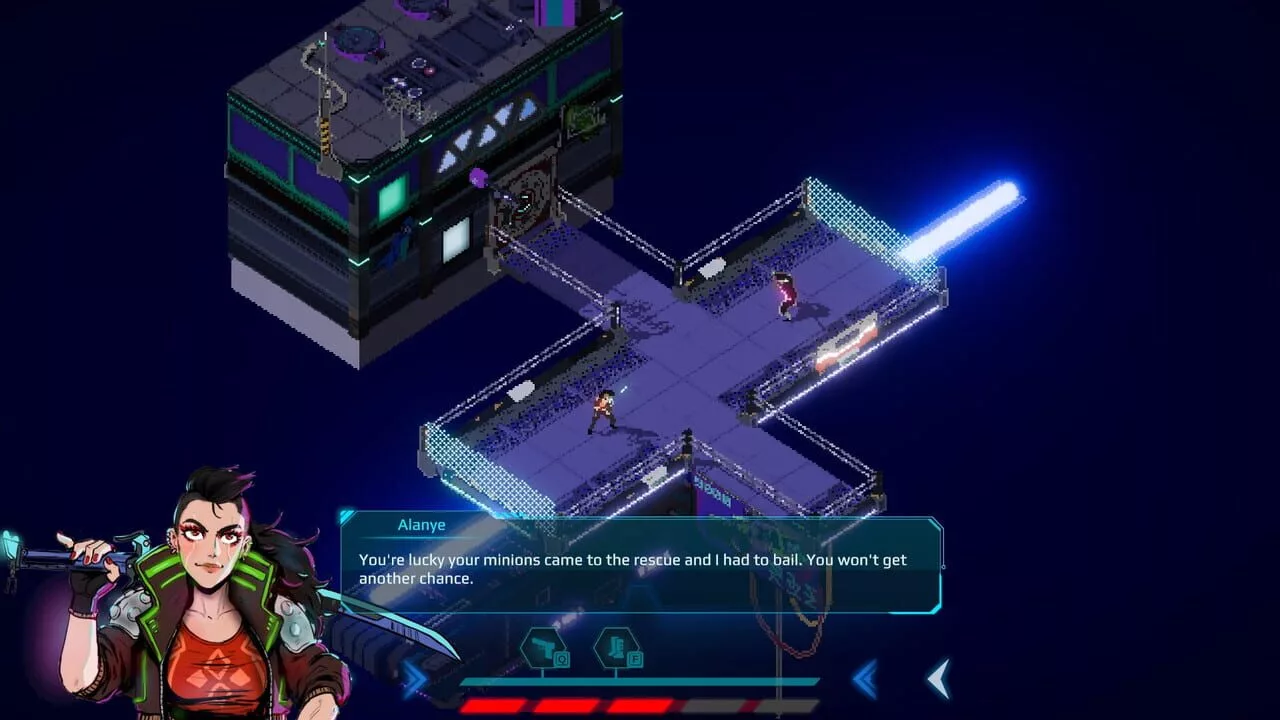Image resolution: width=1280 pixels, height=720 pixels.
Task: Select the pistol ability icon
Action: (543, 648)
